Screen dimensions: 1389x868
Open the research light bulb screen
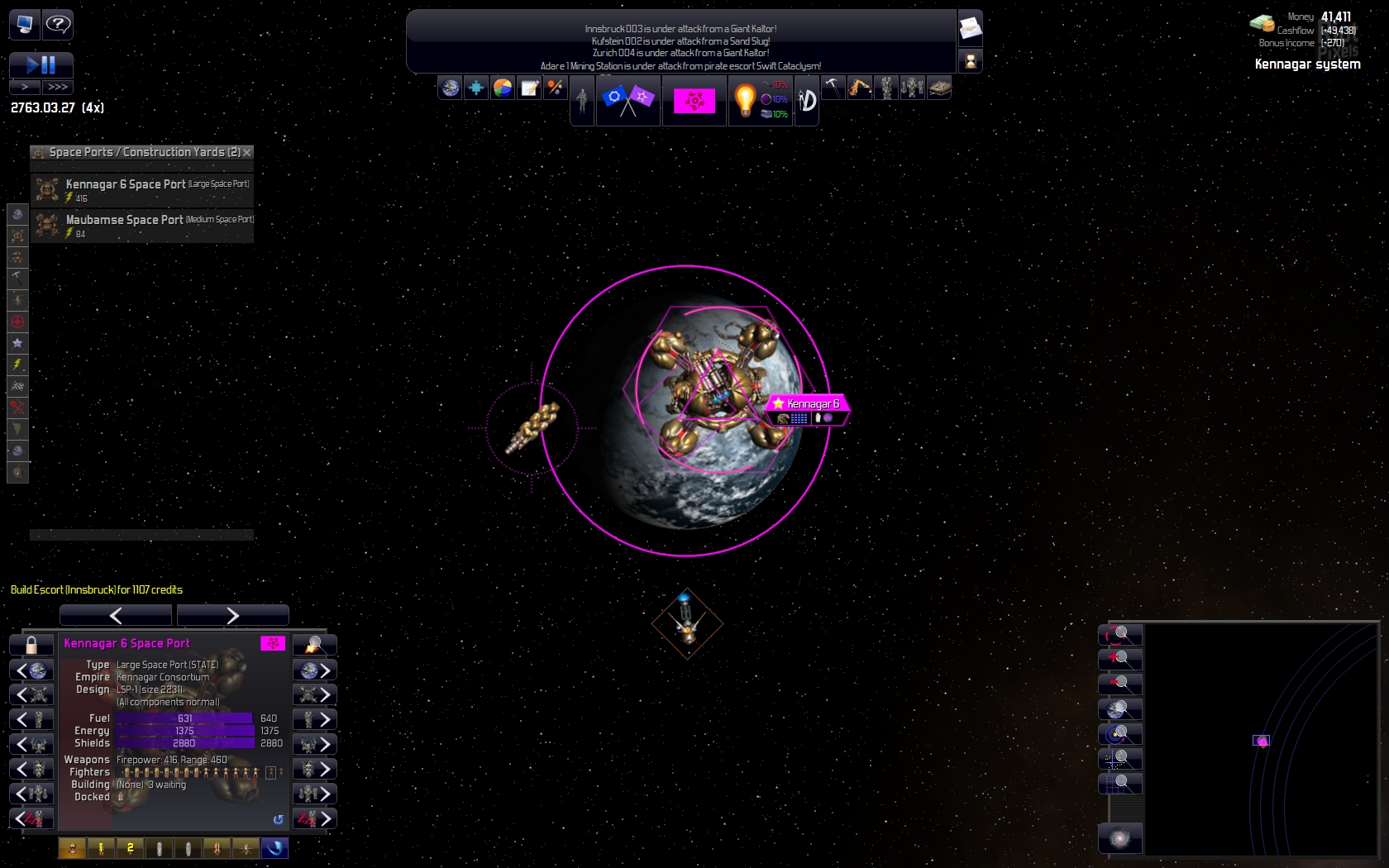[x=745, y=100]
